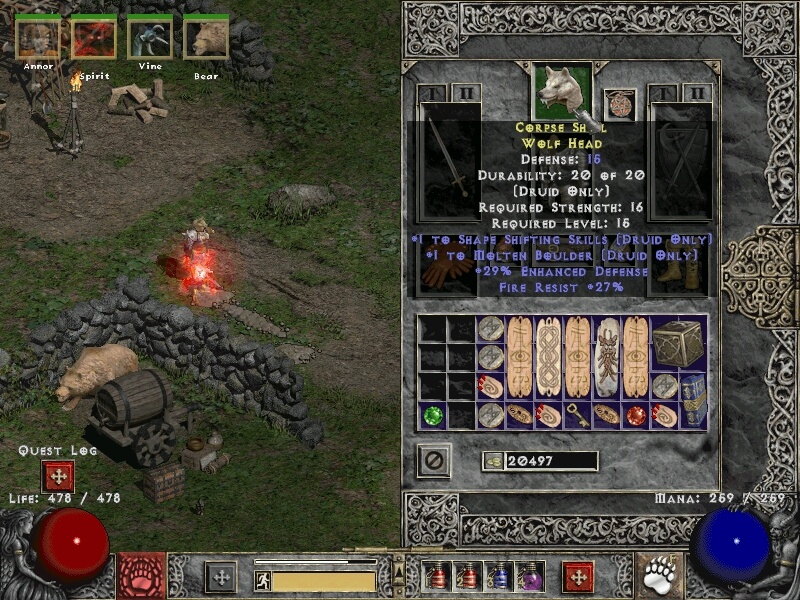This screenshot has height=600, width=800.
Task: Select the Vine summon portrait
Action: (x=150, y=38)
